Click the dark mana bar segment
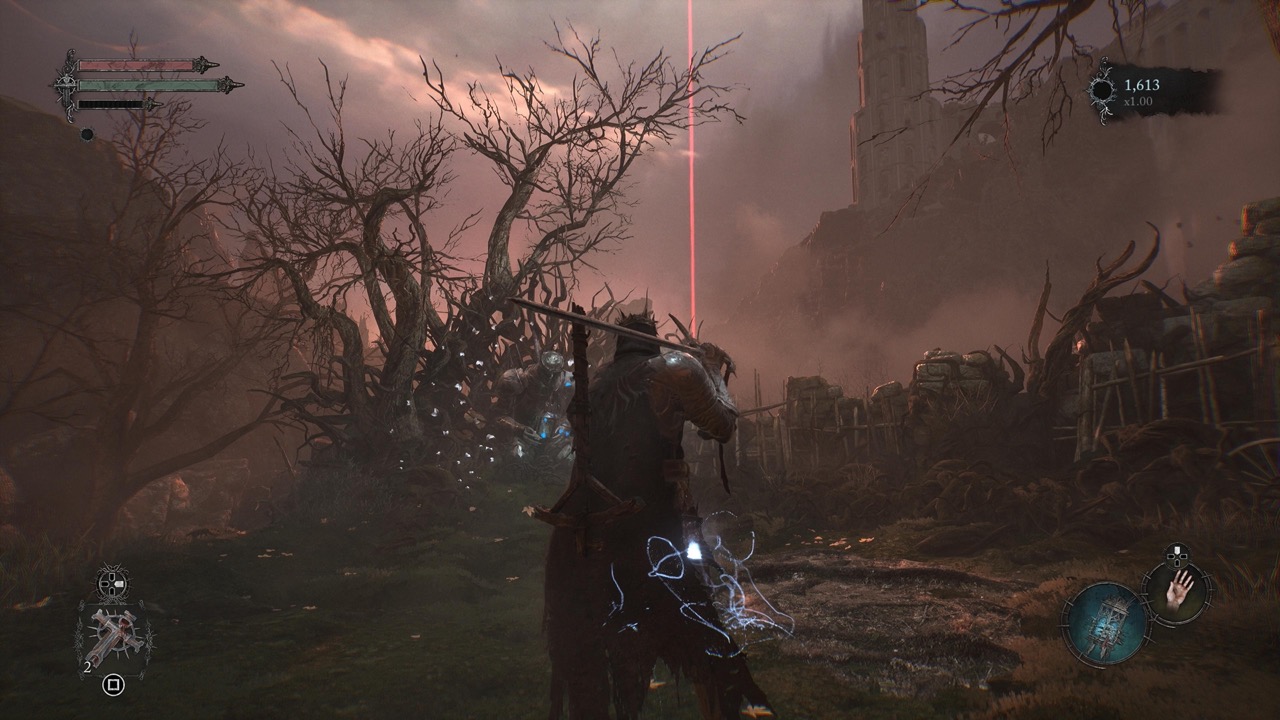This screenshot has width=1280, height=720. [112, 104]
